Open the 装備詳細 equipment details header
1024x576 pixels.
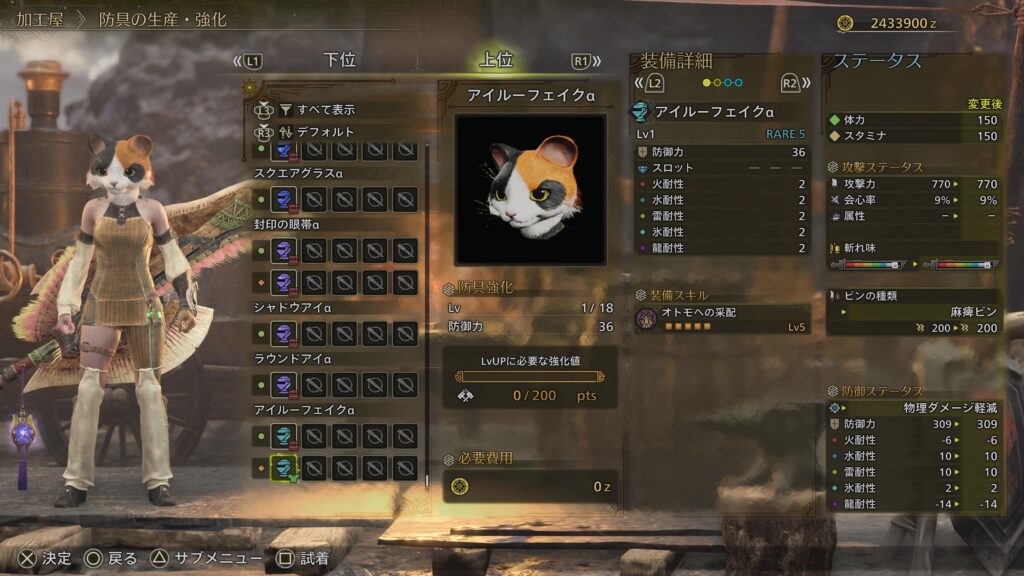pyautogui.click(x=677, y=60)
